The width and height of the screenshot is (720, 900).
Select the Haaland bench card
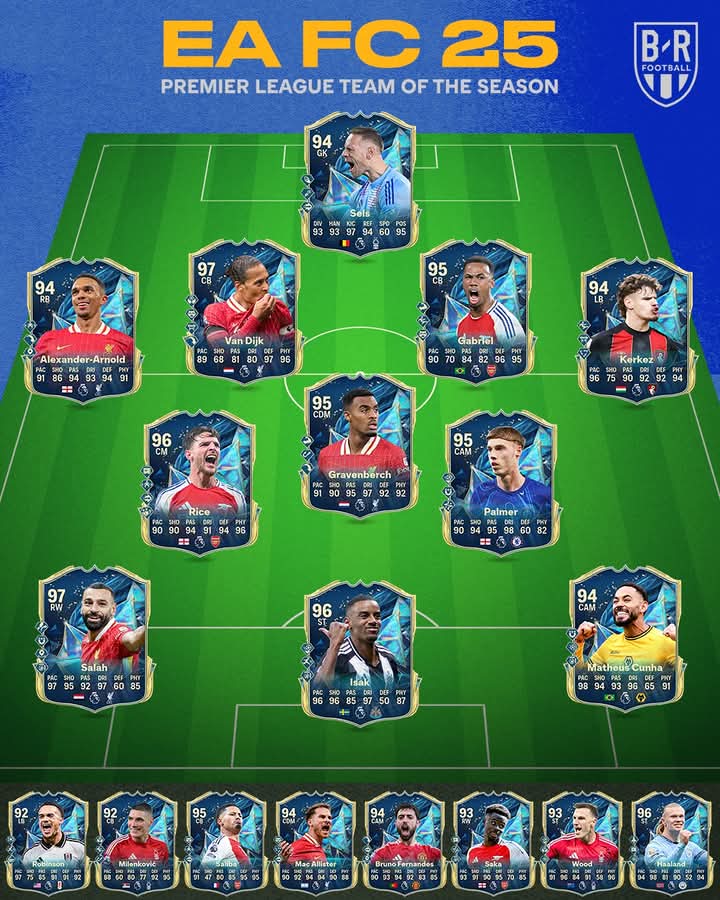(671, 841)
